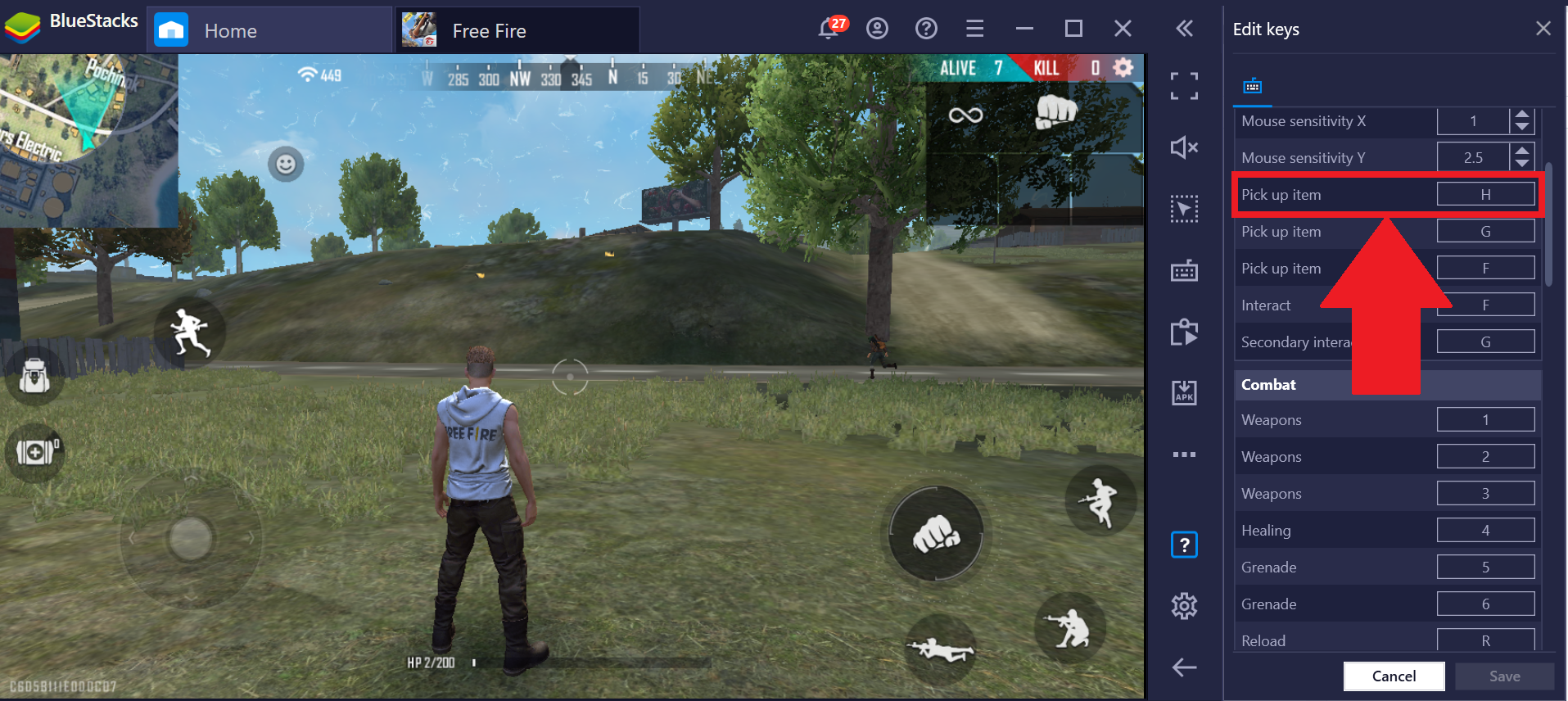This screenshot has height=701, width=1568.
Task: Go prone with the lying soldier icon
Action: (x=940, y=649)
